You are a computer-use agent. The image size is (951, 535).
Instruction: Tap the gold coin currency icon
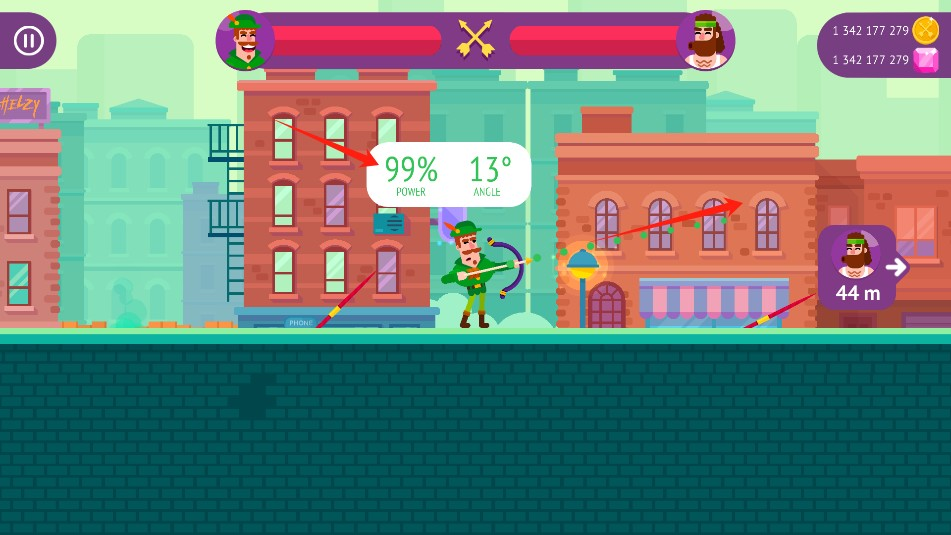[926, 30]
